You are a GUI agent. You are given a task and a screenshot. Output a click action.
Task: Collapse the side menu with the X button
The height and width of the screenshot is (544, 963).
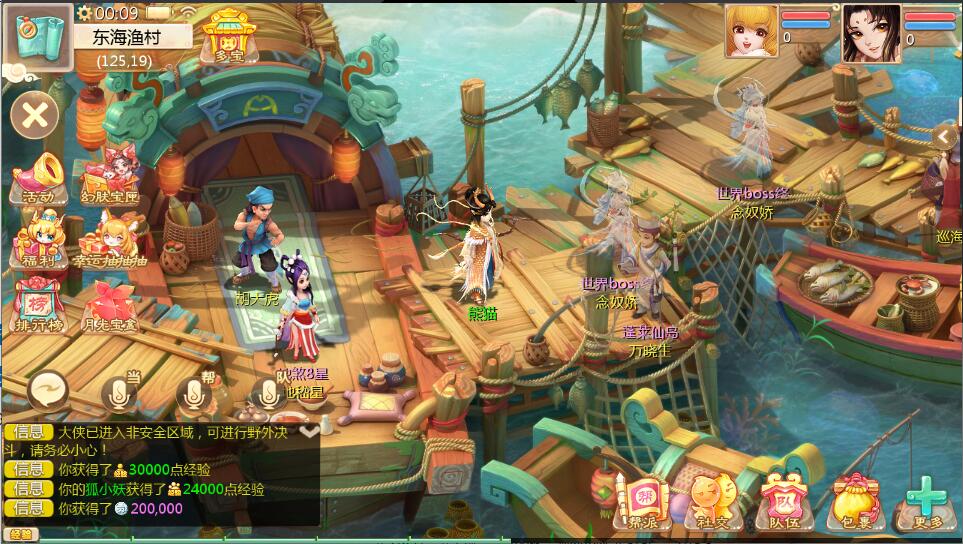35,115
